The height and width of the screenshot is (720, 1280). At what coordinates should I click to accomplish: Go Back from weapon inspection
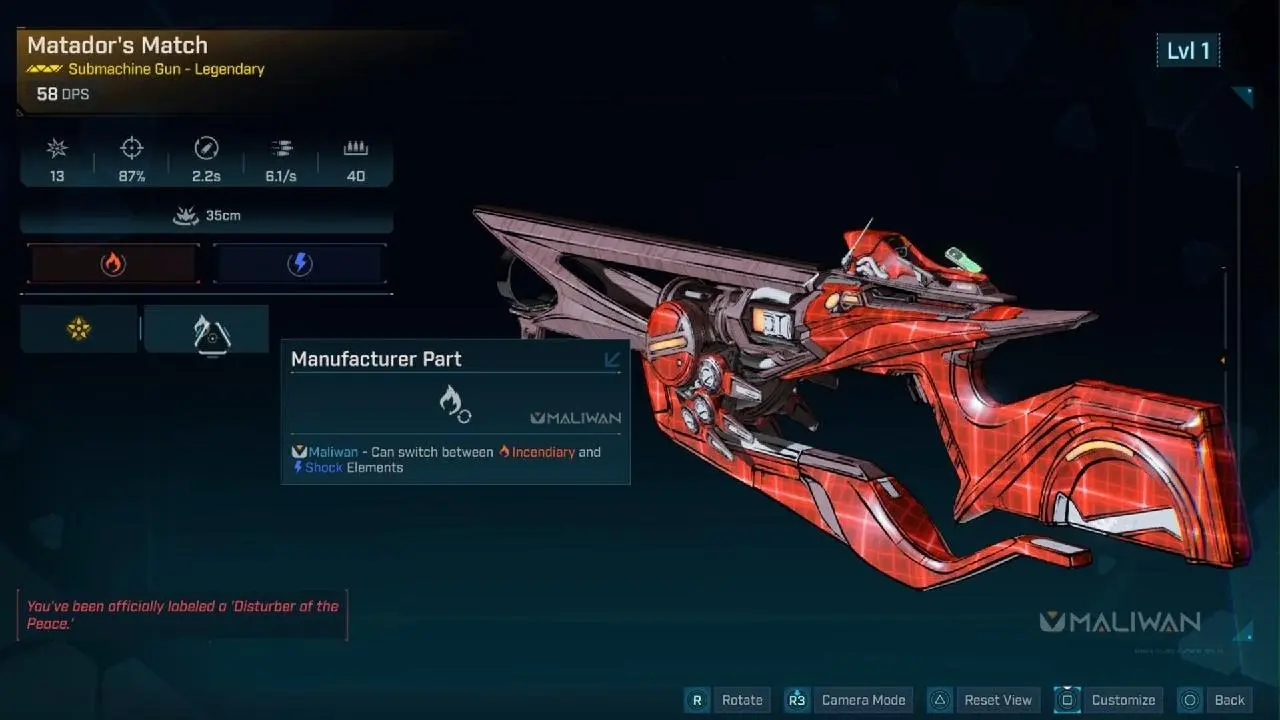click(1216, 700)
